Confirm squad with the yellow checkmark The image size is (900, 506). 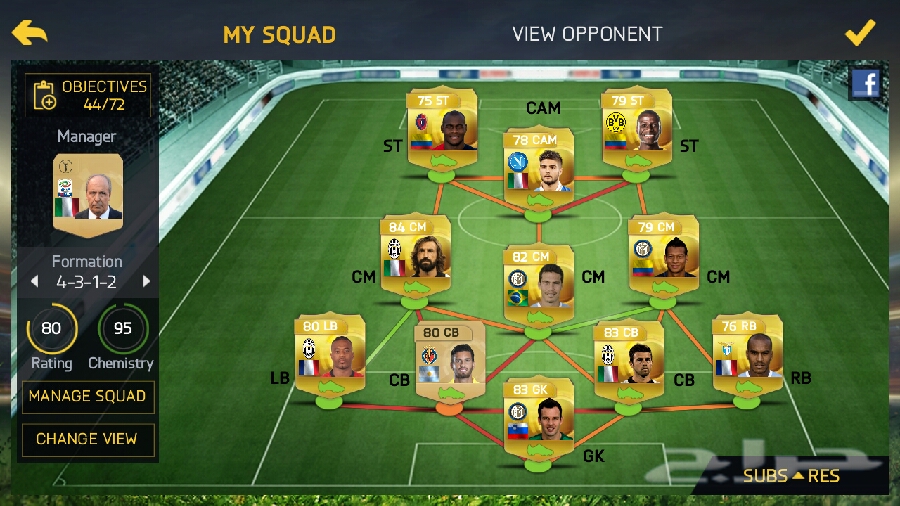click(x=859, y=32)
